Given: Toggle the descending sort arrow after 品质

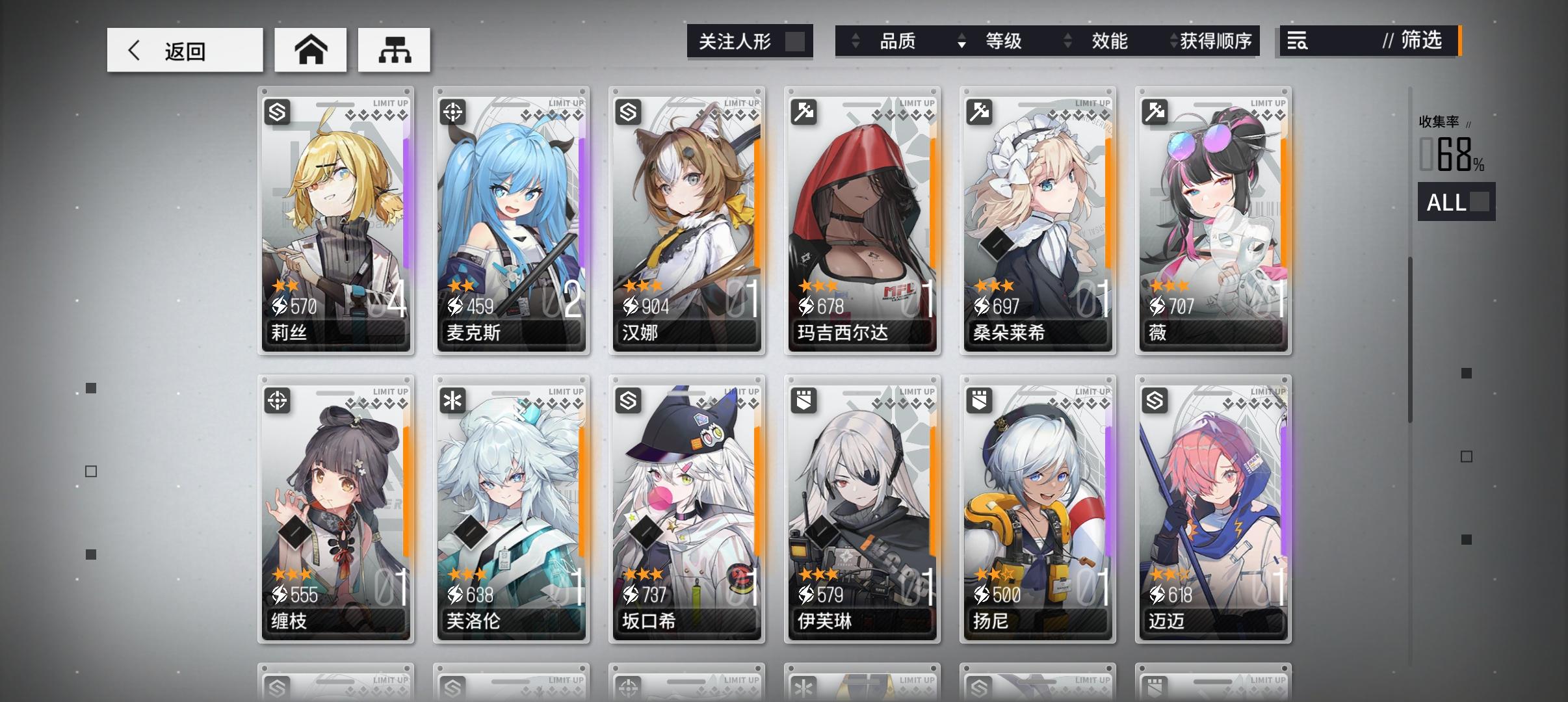Looking at the screenshot, I should 961,44.
